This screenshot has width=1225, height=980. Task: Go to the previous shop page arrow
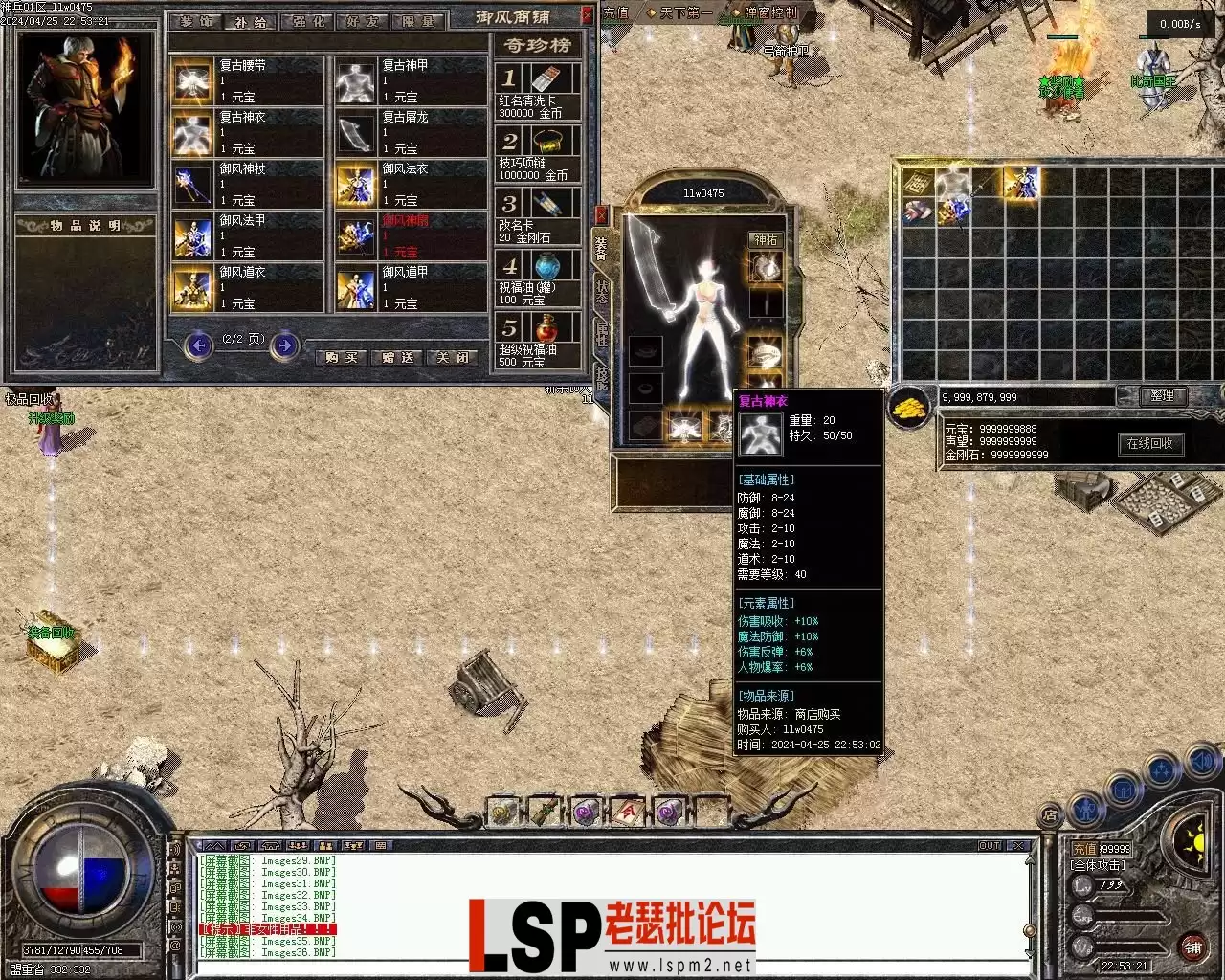[x=199, y=345]
